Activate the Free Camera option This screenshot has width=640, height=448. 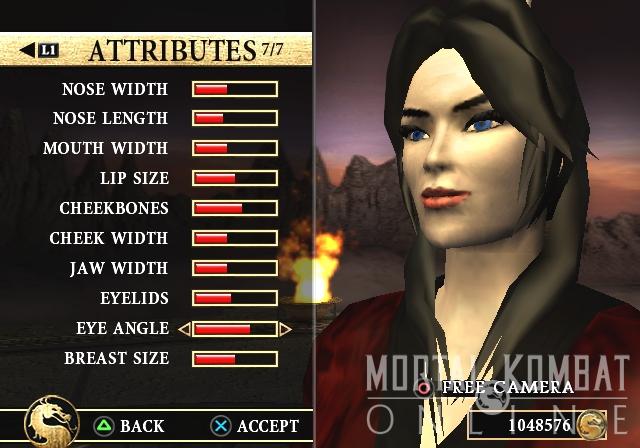pos(496,387)
